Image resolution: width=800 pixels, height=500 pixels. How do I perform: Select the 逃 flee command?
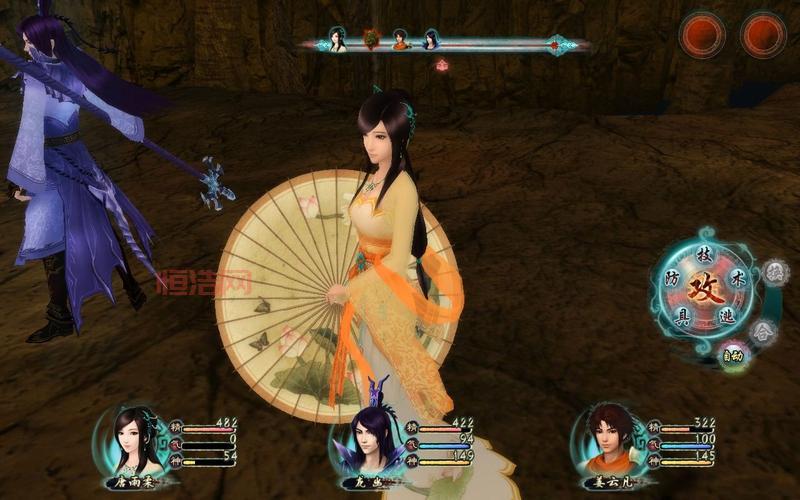[727, 314]
